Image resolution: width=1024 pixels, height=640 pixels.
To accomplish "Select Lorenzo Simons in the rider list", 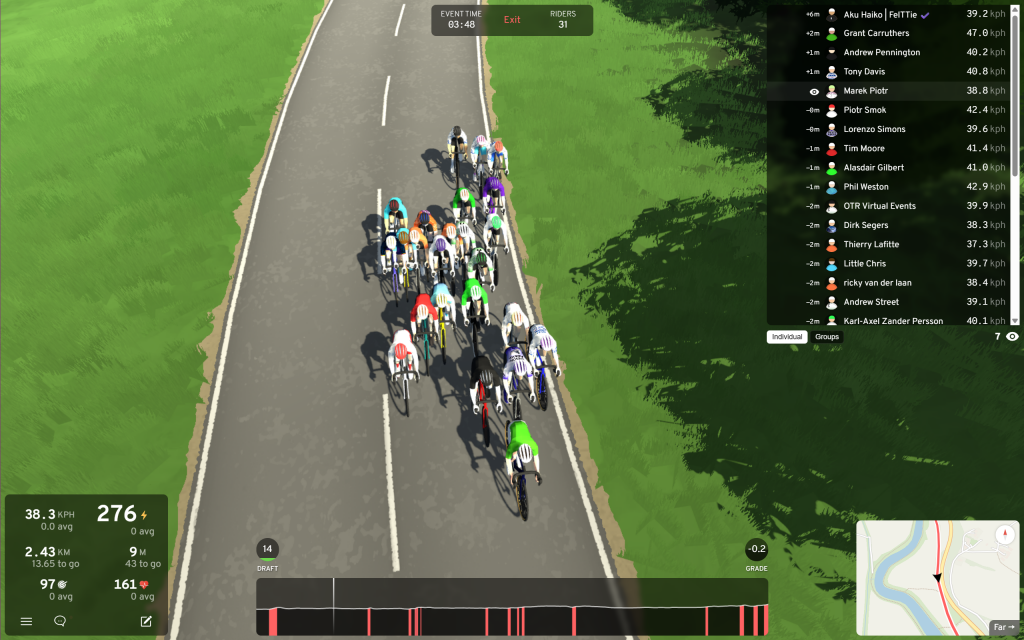I will (x=874, y=129).
